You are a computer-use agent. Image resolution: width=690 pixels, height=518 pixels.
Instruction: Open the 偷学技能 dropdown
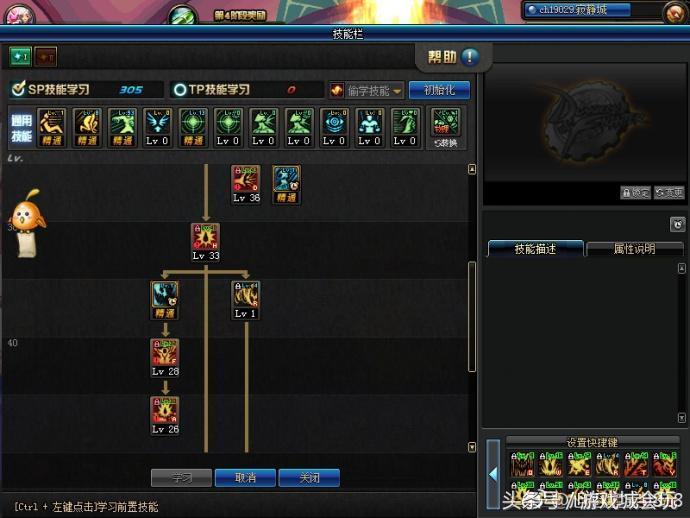(366, 90)
